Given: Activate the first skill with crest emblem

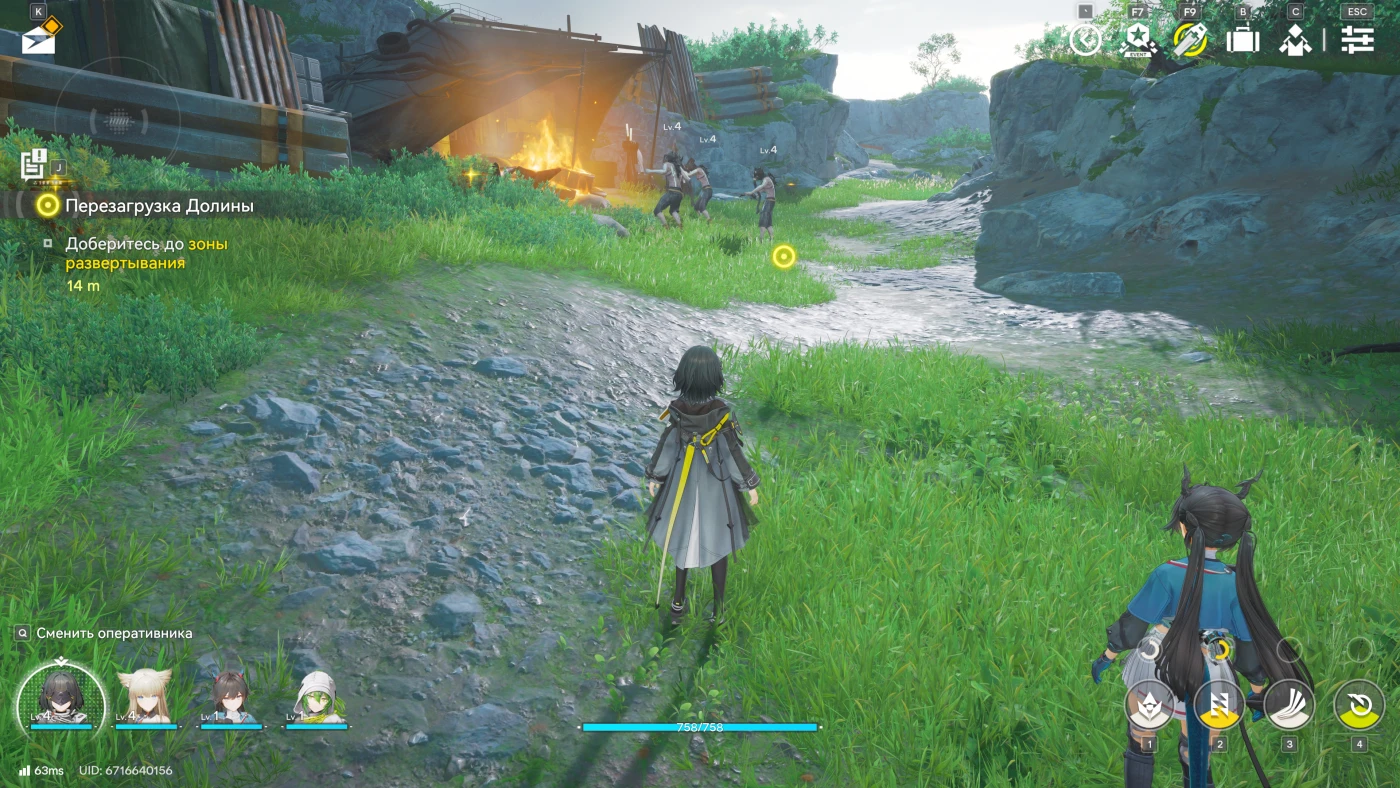Looking at the screenshot, I should [1150, 704].
